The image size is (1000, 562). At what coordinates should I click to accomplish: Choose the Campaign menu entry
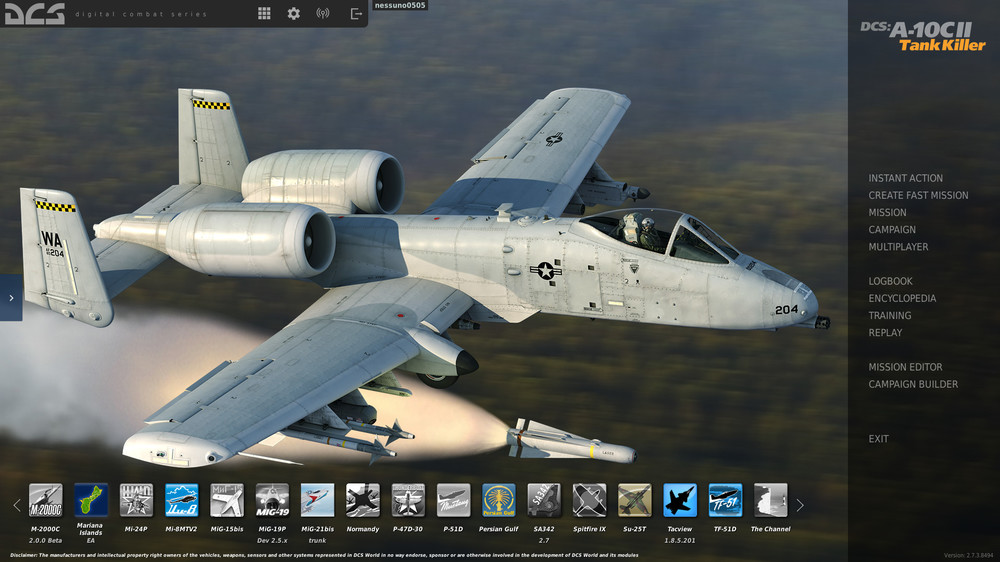(x=892, y=229)
